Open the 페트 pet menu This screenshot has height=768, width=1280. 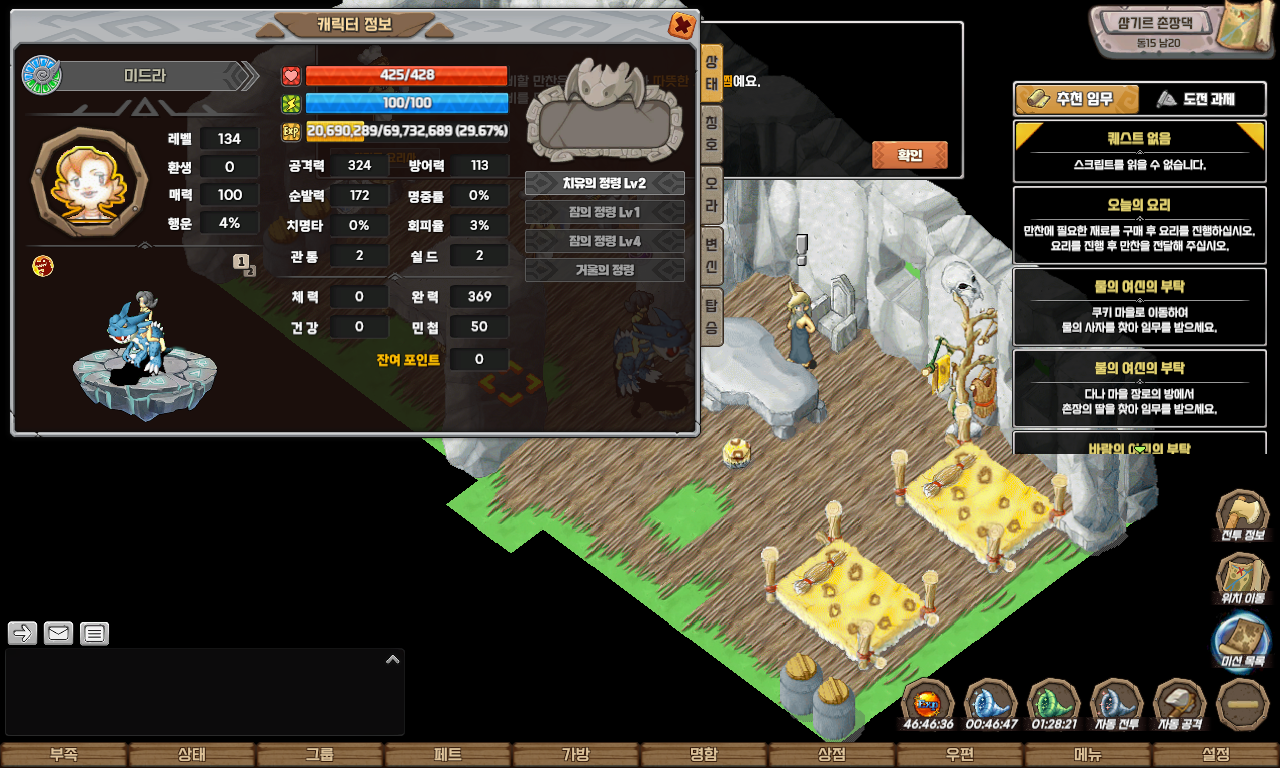(448, 755)
